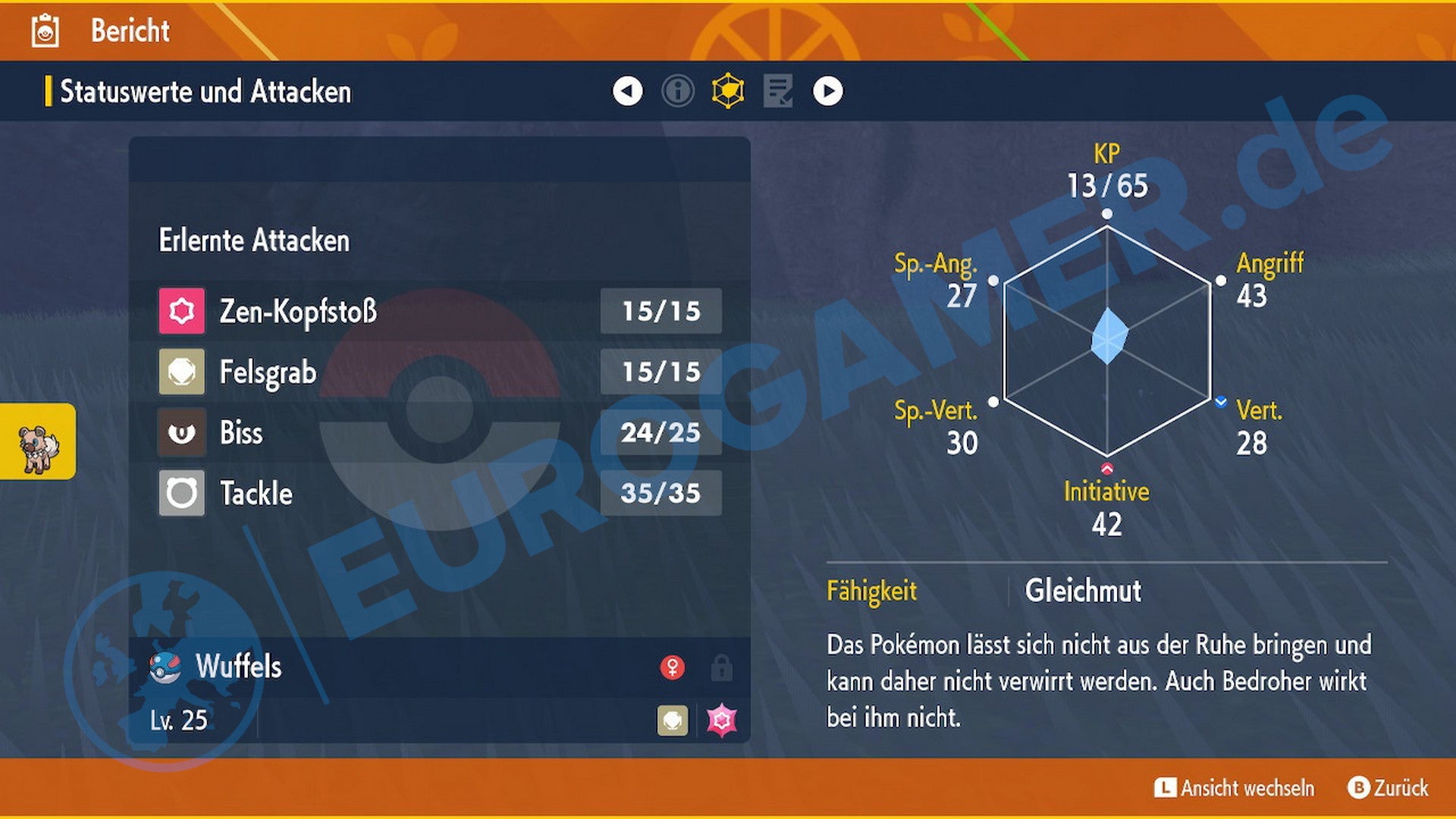Open the info (i) view icon

tap(678, 91)
